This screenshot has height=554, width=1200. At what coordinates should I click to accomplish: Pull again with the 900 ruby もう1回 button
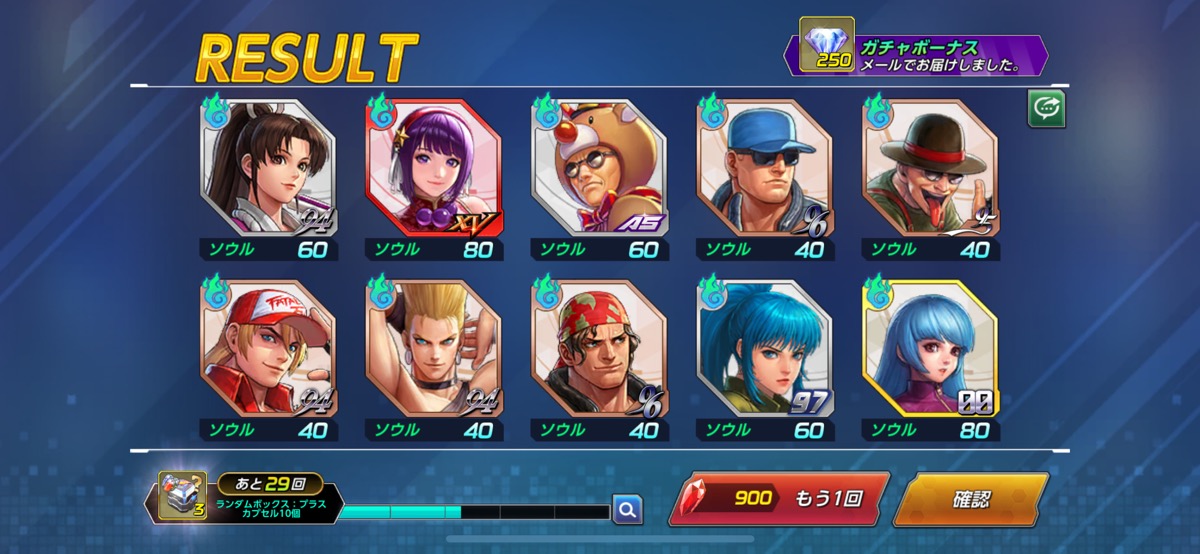[778, 499]
